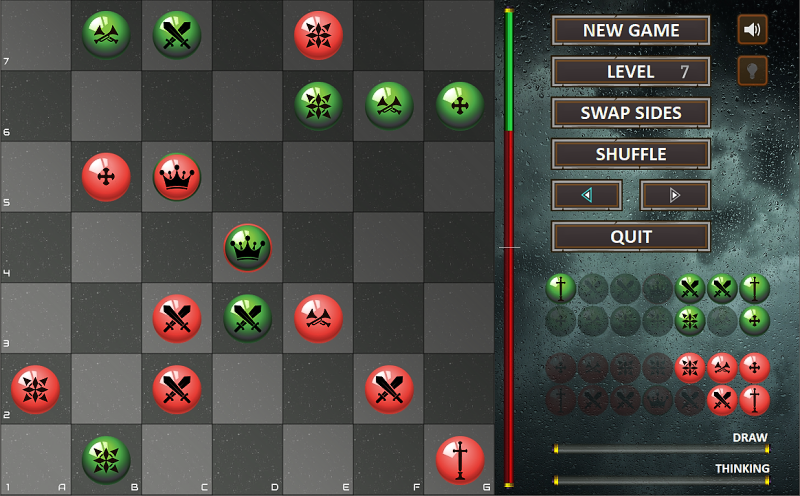Select the red cross piece on G1
Image resolution: width=800 pixels, height=496 pixels.
[460, 460]
